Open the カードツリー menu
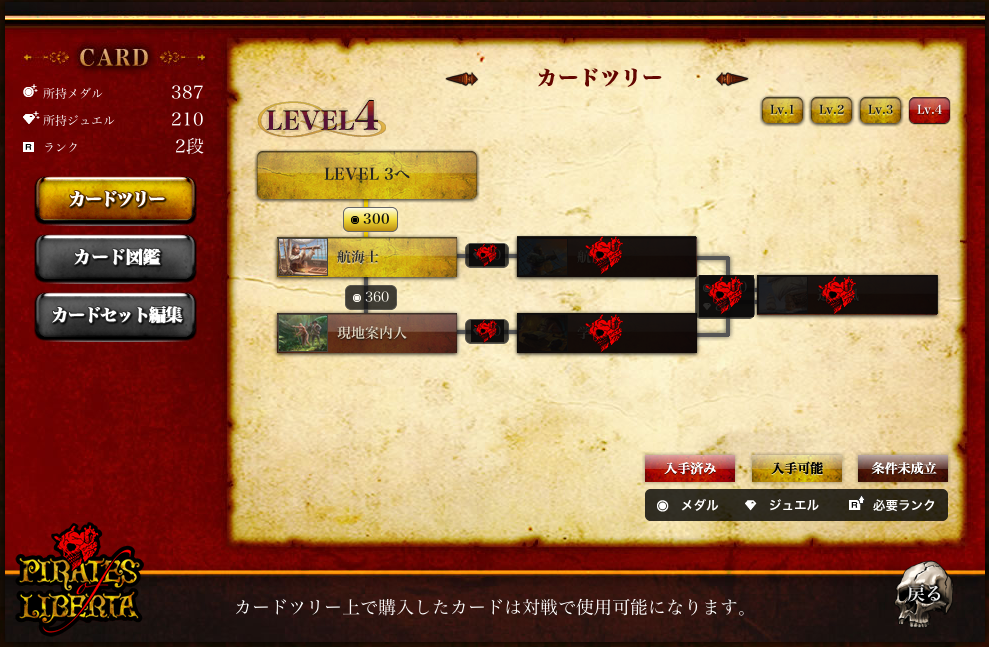Viewport: 989px width, 647px height. (x=116, y=199)
